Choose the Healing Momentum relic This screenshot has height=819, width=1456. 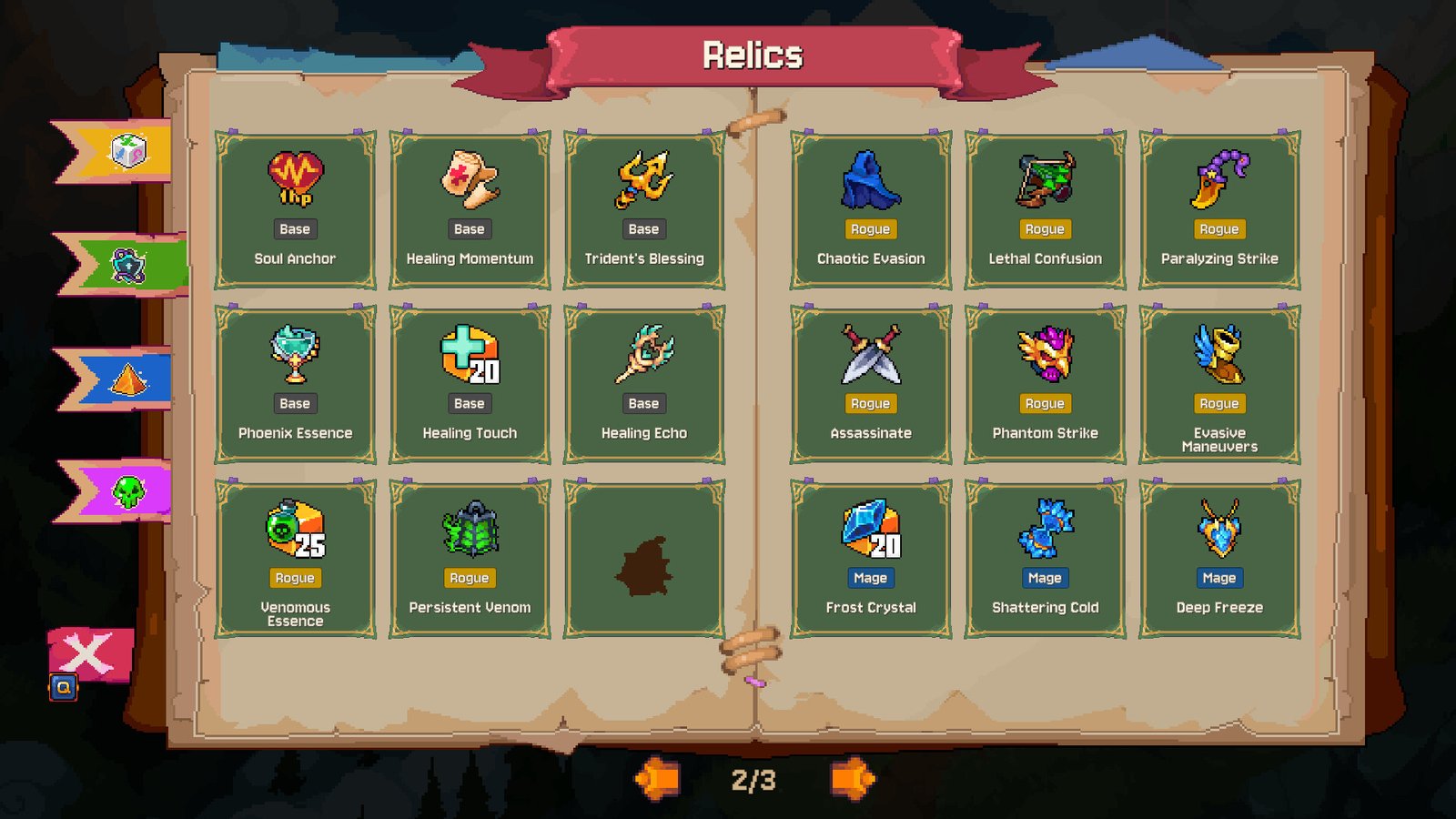pyautogui.click(x=470, y=210)
